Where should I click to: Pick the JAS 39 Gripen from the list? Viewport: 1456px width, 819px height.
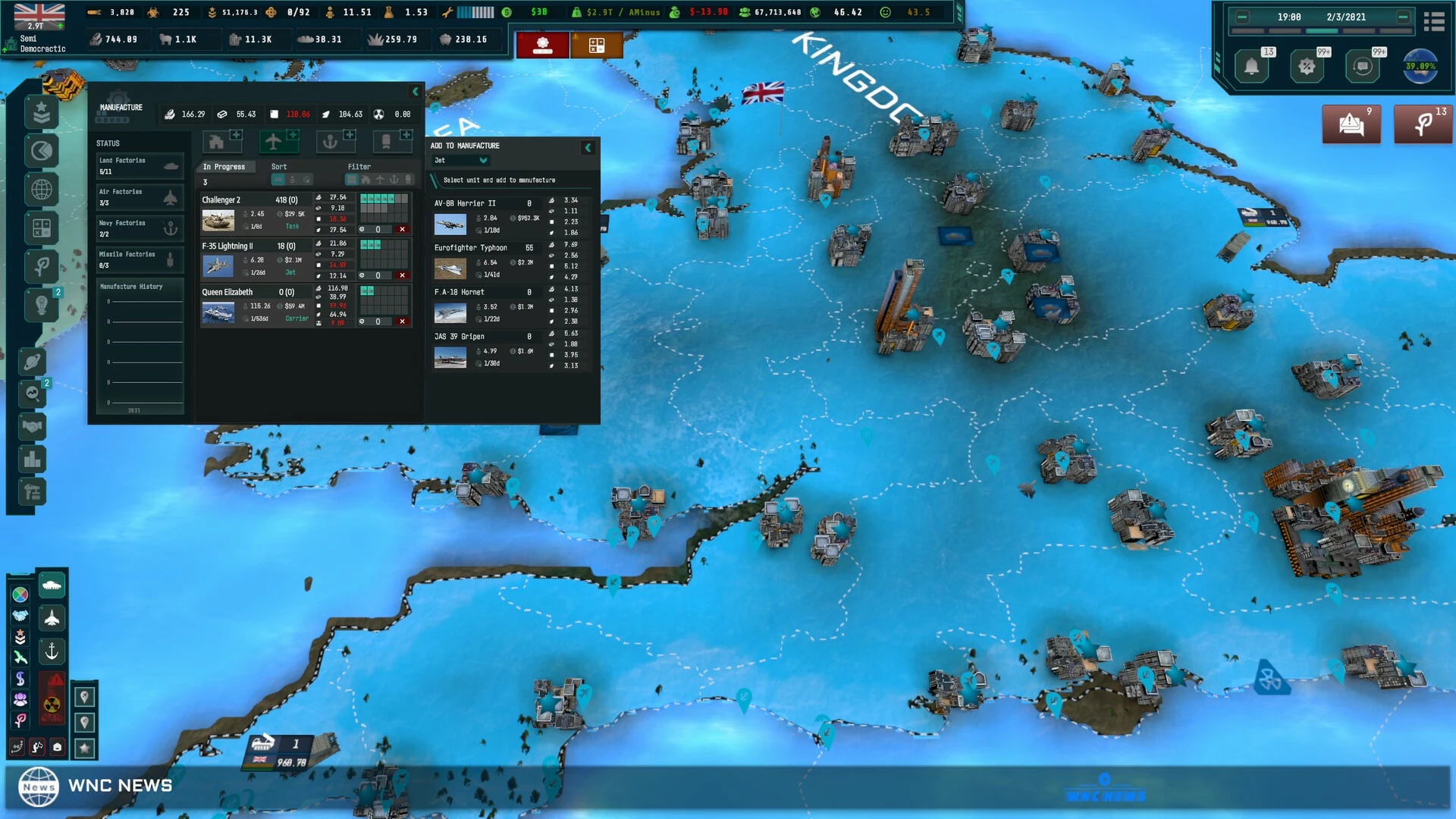pyautogui.click(x=459, y=337)
